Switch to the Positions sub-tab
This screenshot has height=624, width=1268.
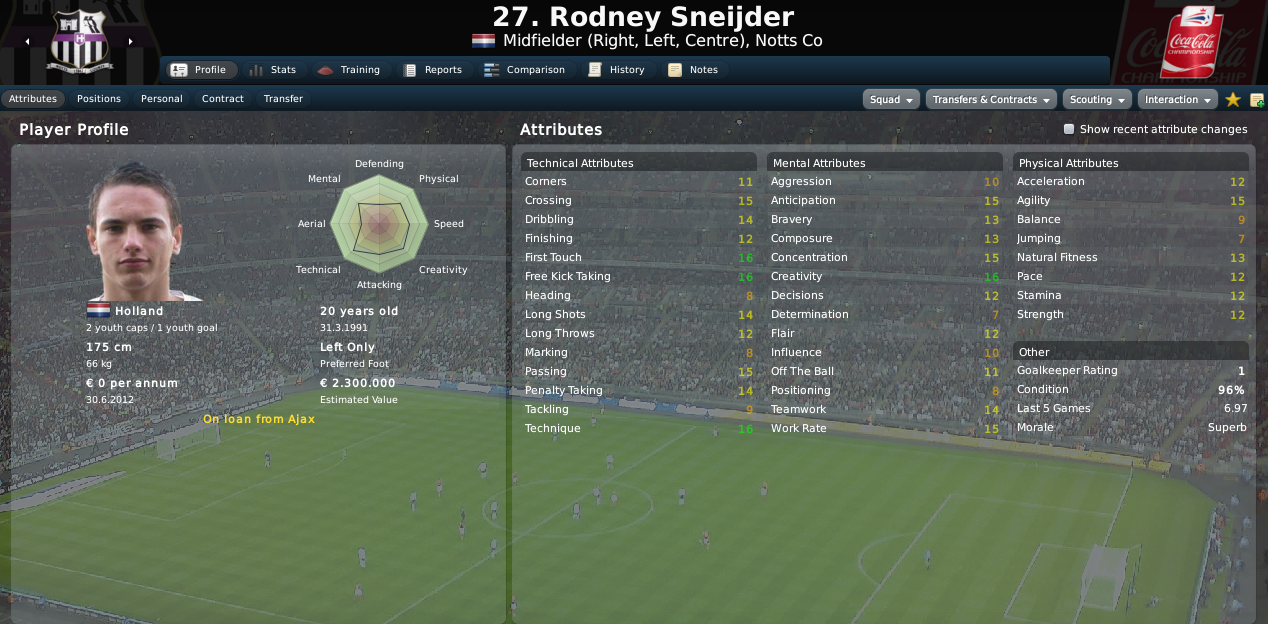pyautogui.click(x=99, y=99)
